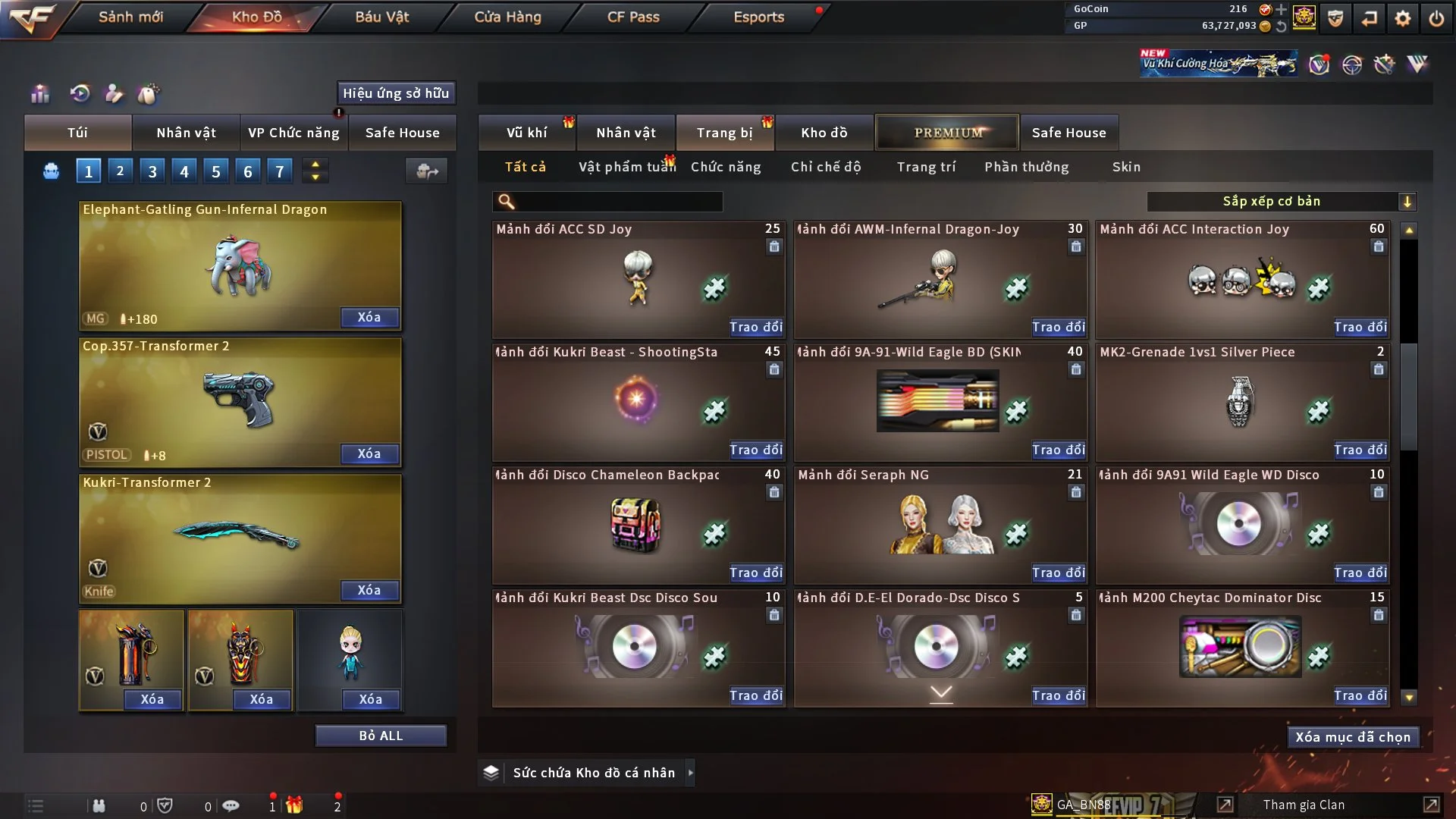Switch to the left Nhân vật tab
This screenshot has width=1456, height=819.
click(186, 133)
